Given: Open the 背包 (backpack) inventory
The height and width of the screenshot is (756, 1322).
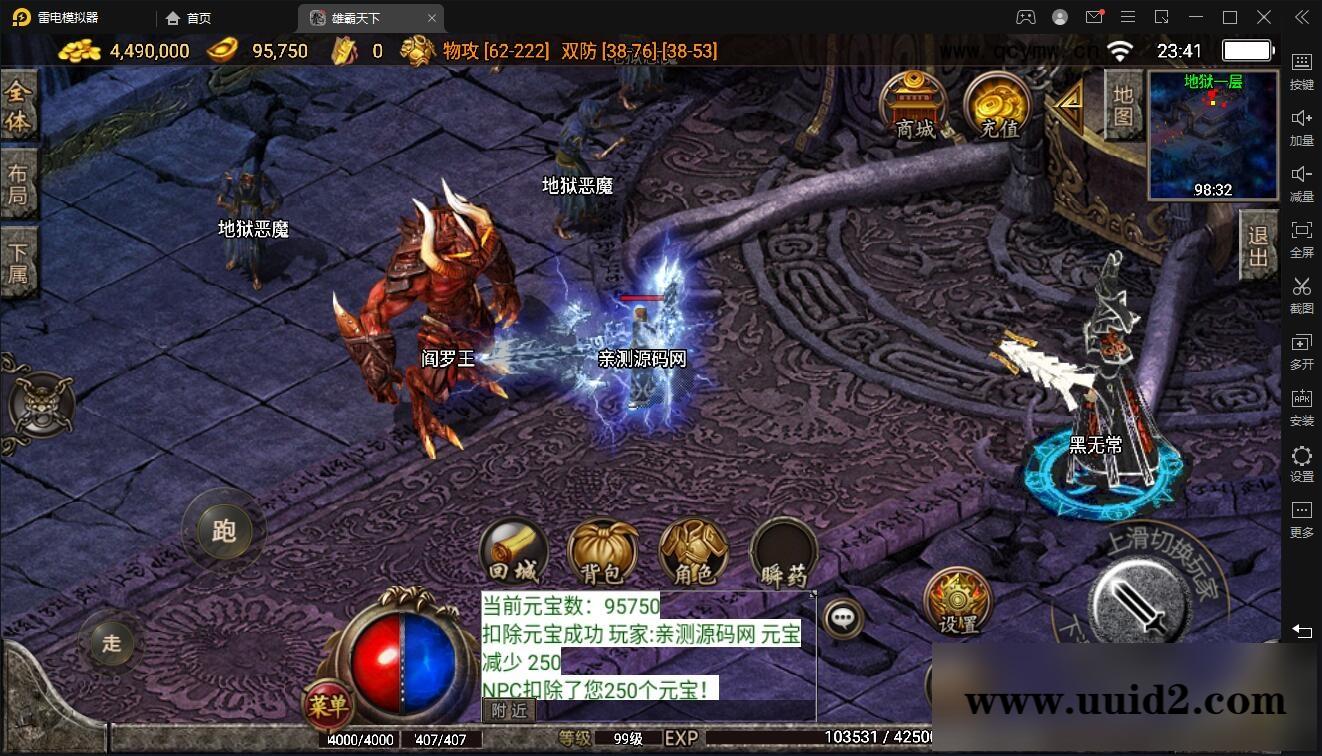Looking at the screenshot, I should pos(604,549).
